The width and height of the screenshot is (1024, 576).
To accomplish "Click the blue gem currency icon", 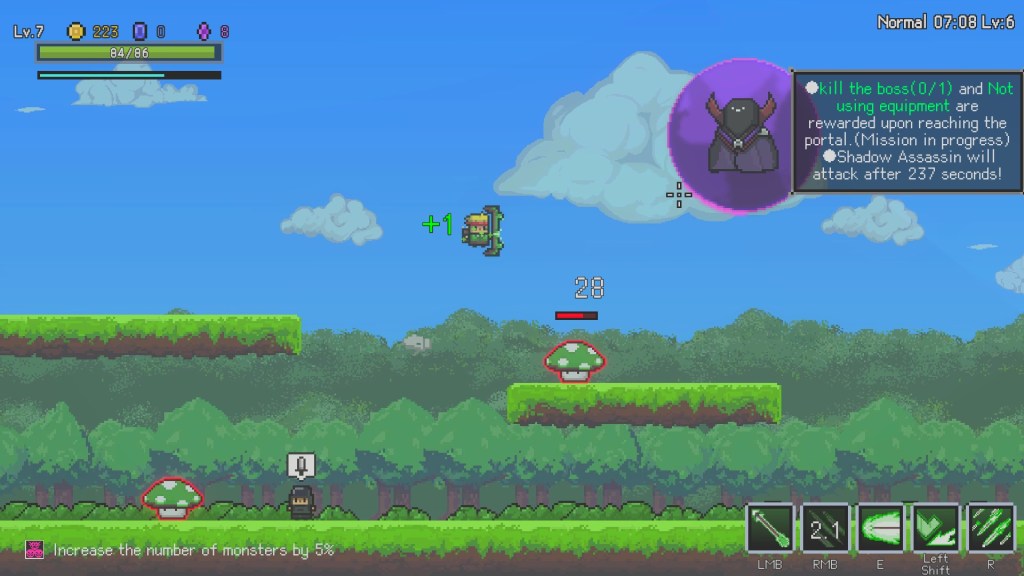I will tap(140, 32).
